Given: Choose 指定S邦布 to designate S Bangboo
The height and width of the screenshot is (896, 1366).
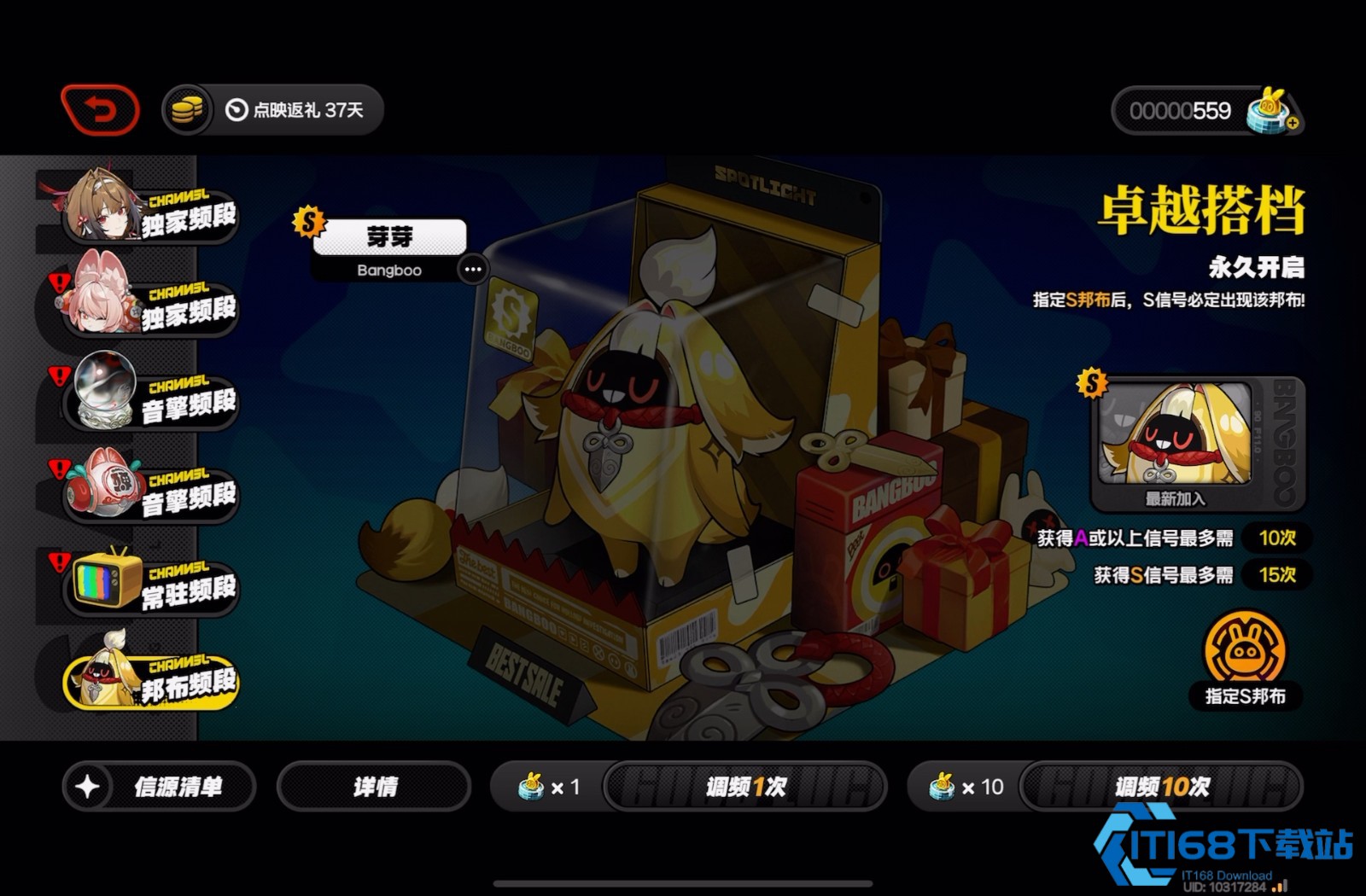Looking at the screenshot, I should [x=1244, y=659].
